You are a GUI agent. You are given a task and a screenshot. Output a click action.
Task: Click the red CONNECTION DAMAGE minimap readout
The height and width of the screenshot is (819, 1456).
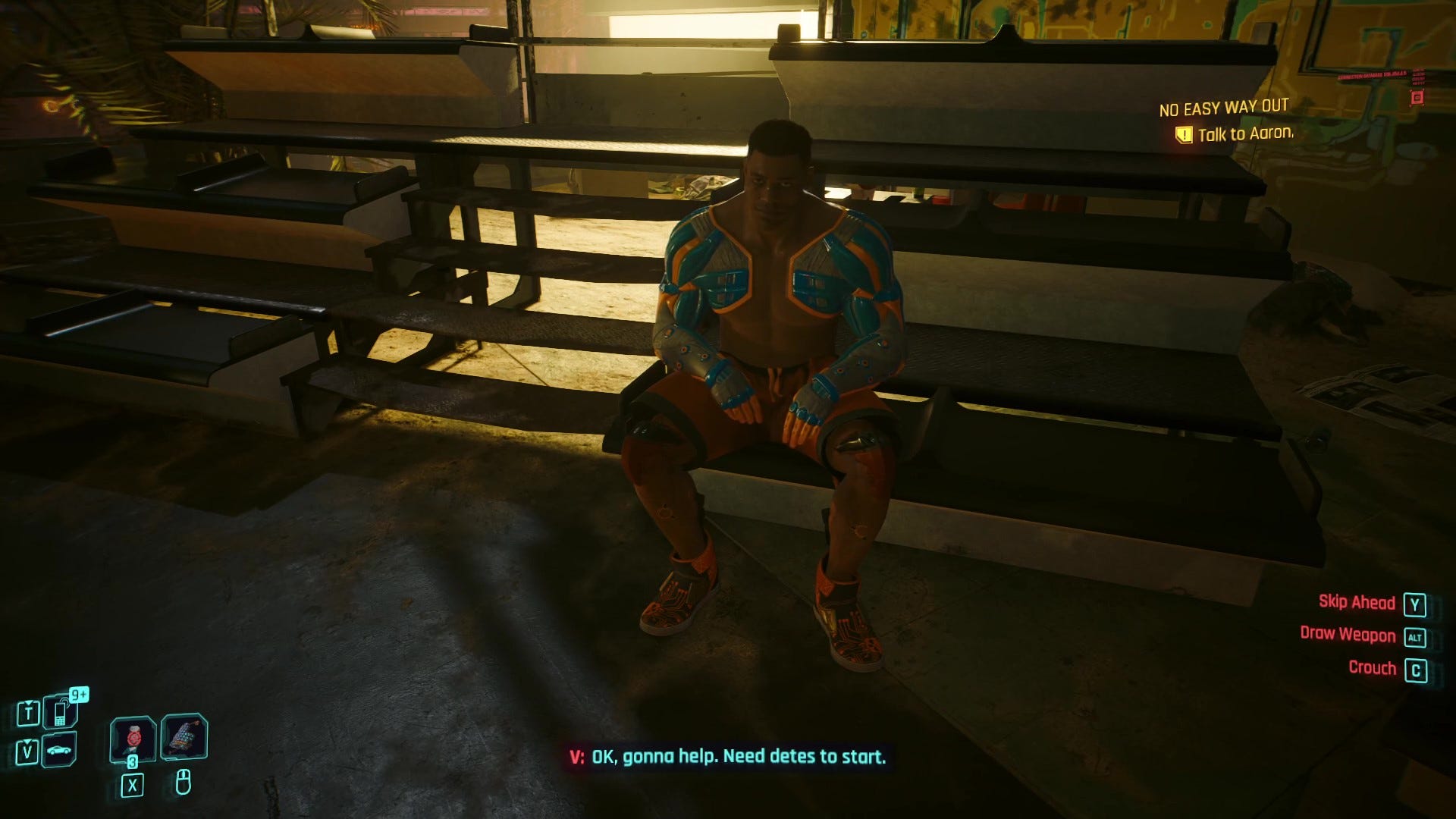click(1373, 75)
